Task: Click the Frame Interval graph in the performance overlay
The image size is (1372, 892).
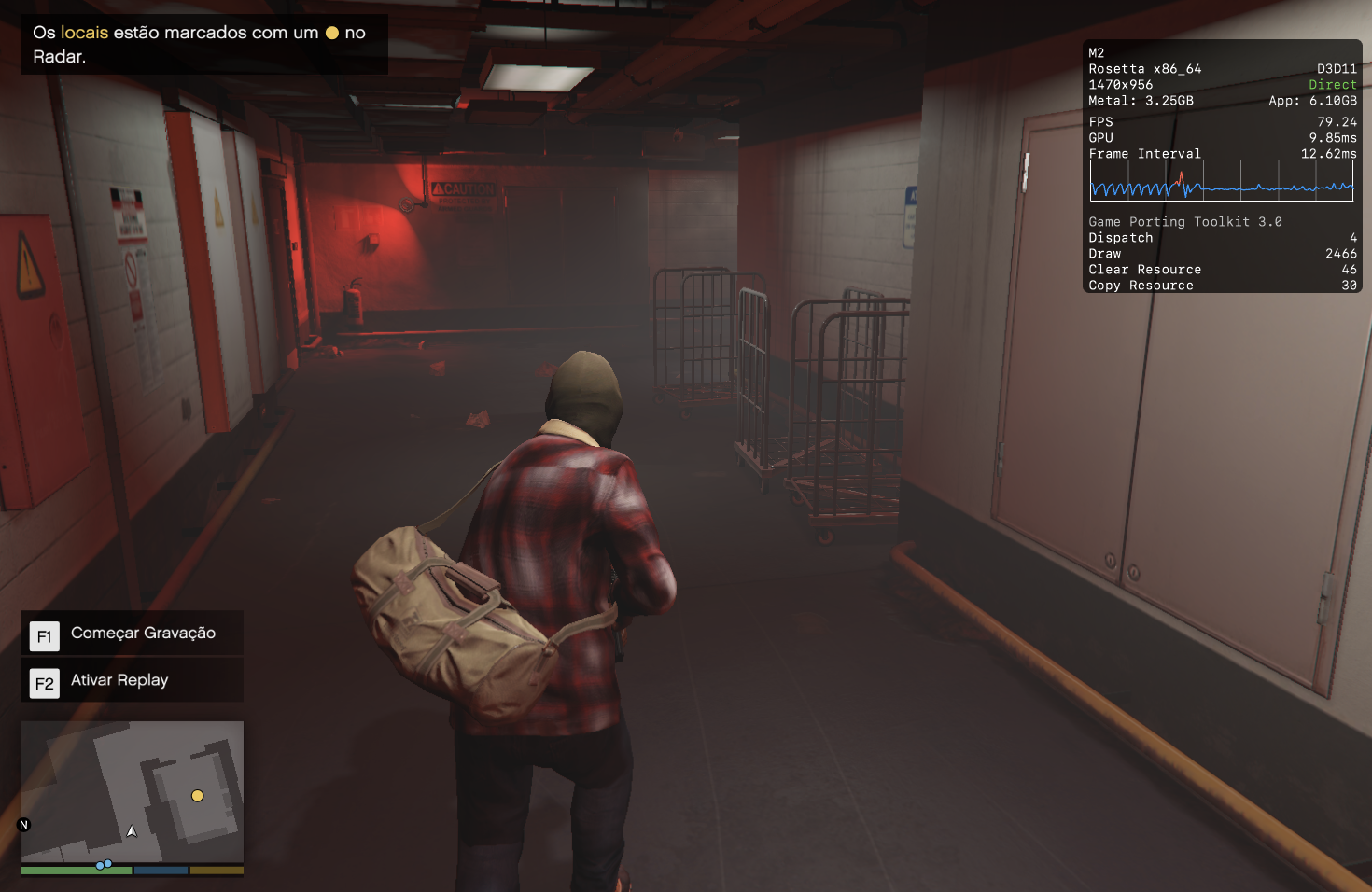Action: pos(1221,181)
